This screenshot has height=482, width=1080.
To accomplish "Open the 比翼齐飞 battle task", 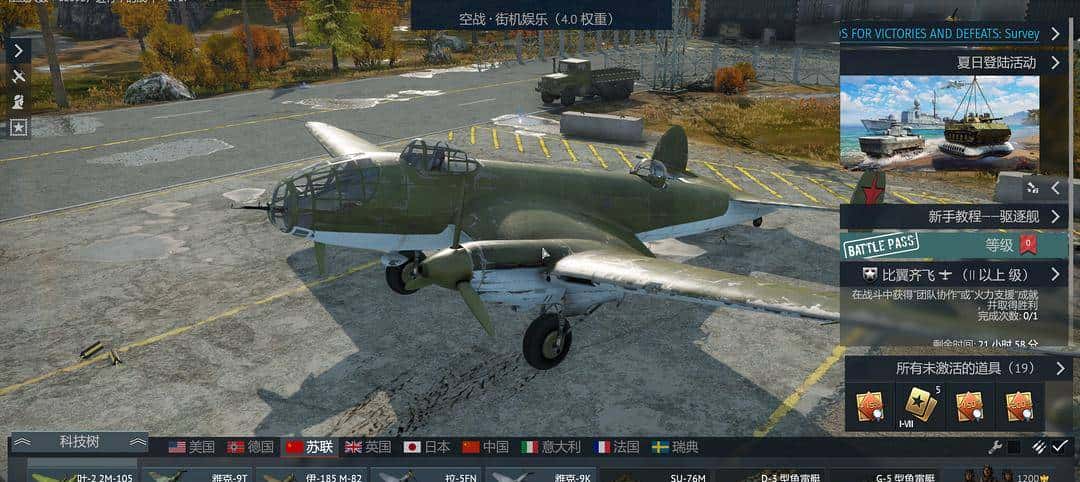I will (952, 274).
